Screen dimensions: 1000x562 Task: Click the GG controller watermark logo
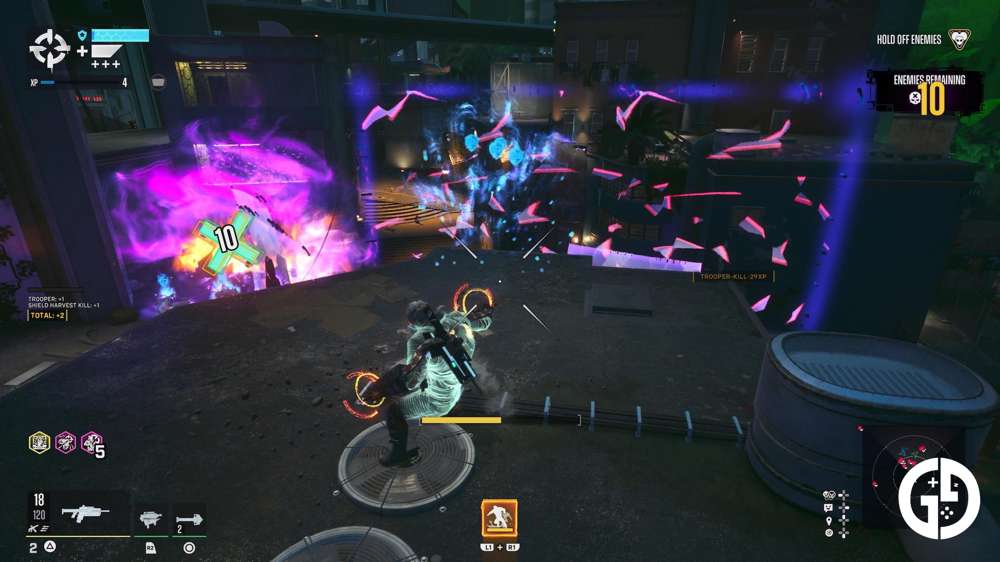(938, 498)
